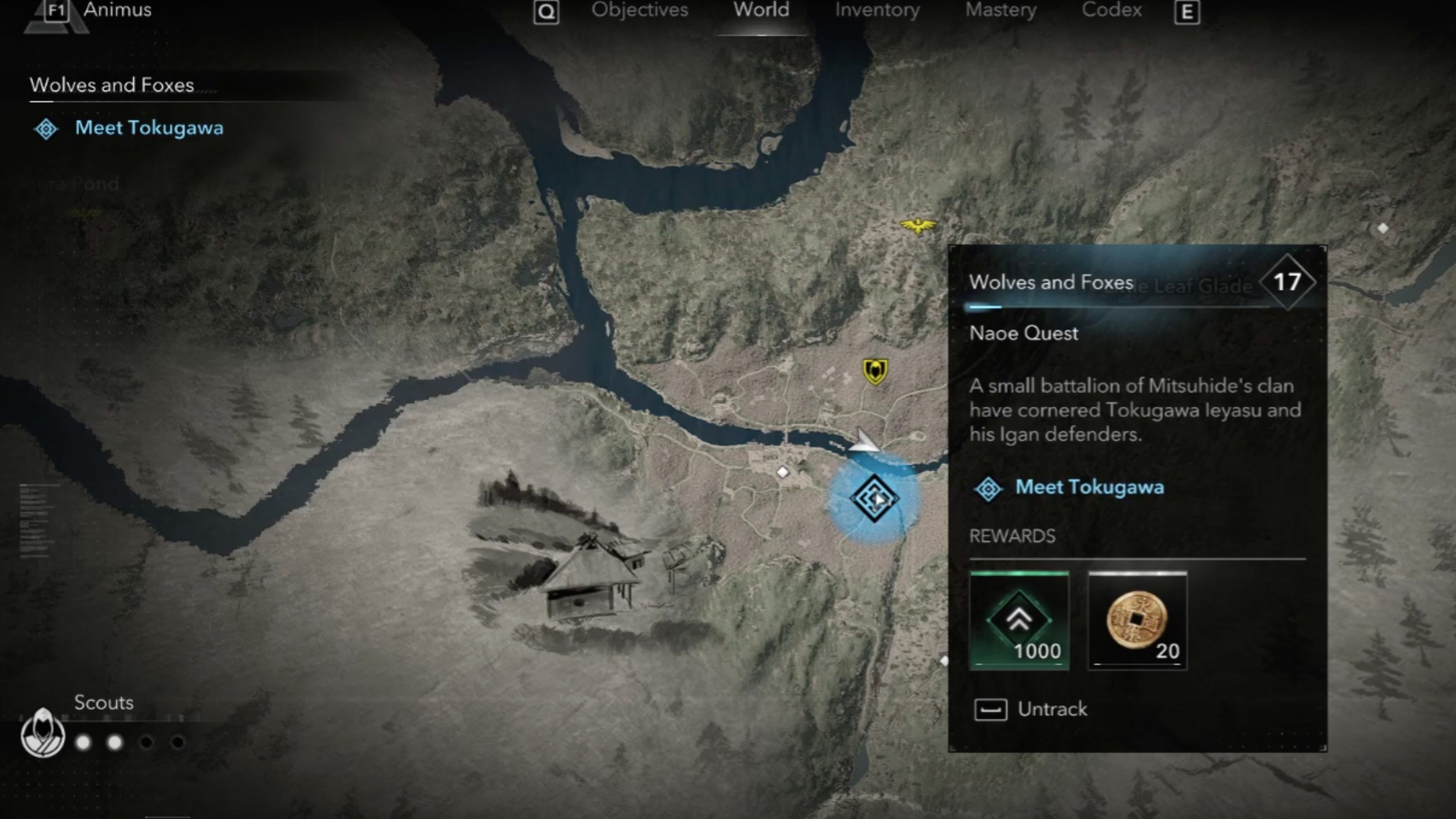Image resolution: width=1456 pixels, height=819 pixels.
Task: Open the Animus menu
Action: coord(116,11)
